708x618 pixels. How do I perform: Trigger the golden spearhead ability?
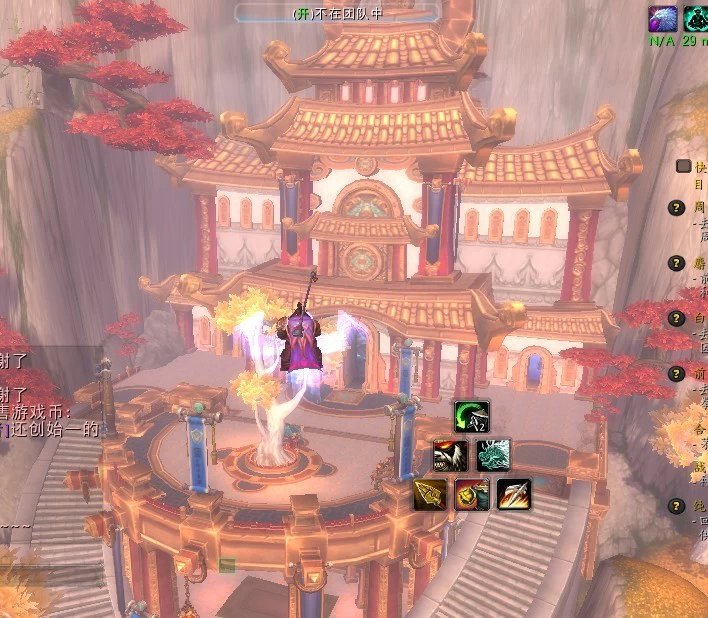pos(430,495)
